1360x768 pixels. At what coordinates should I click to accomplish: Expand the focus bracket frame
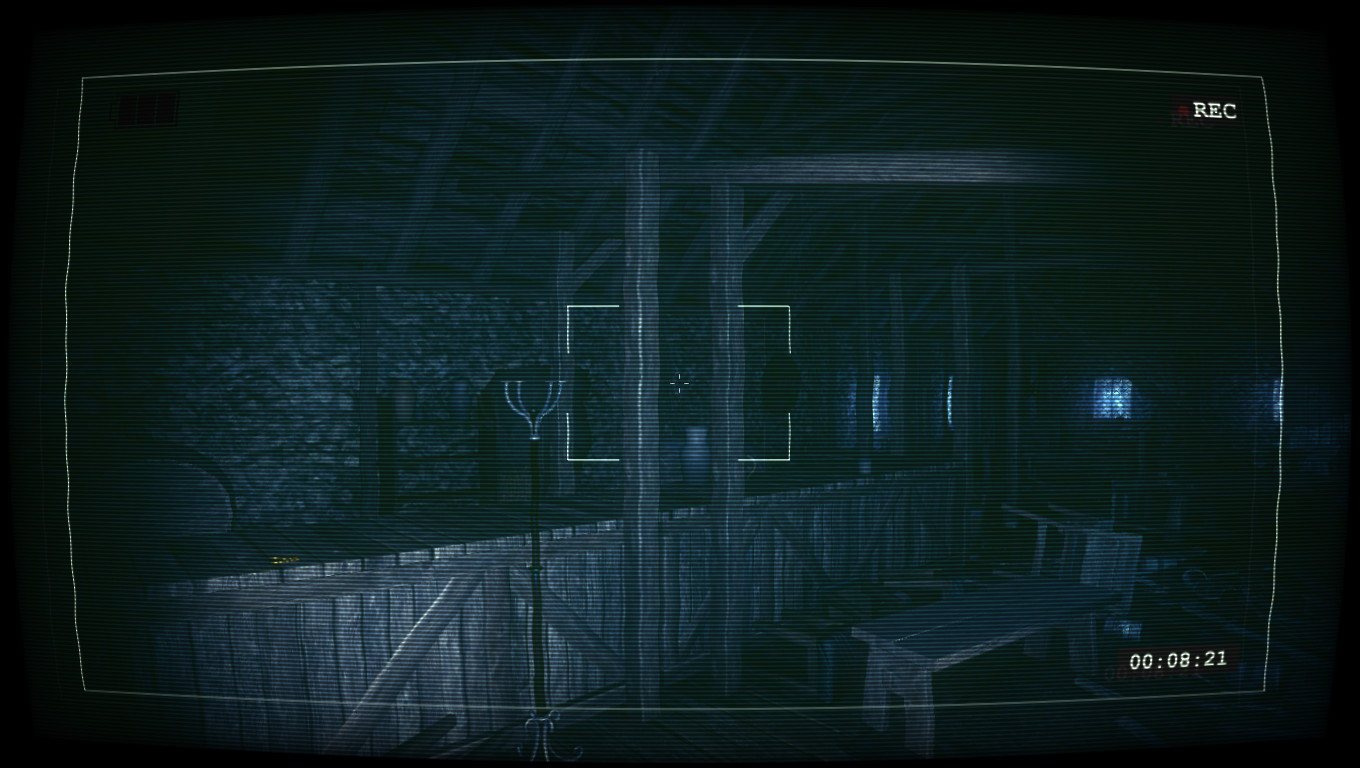pyautogui.click(x=680, y=383)
